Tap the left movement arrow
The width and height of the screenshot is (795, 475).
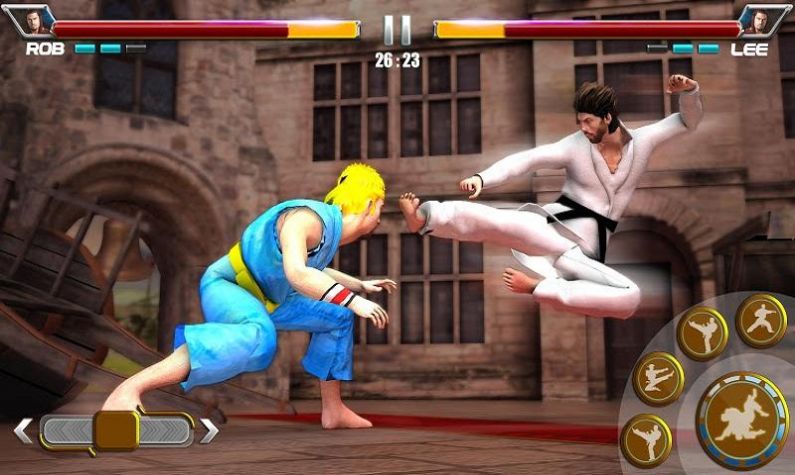click(22, 431)
